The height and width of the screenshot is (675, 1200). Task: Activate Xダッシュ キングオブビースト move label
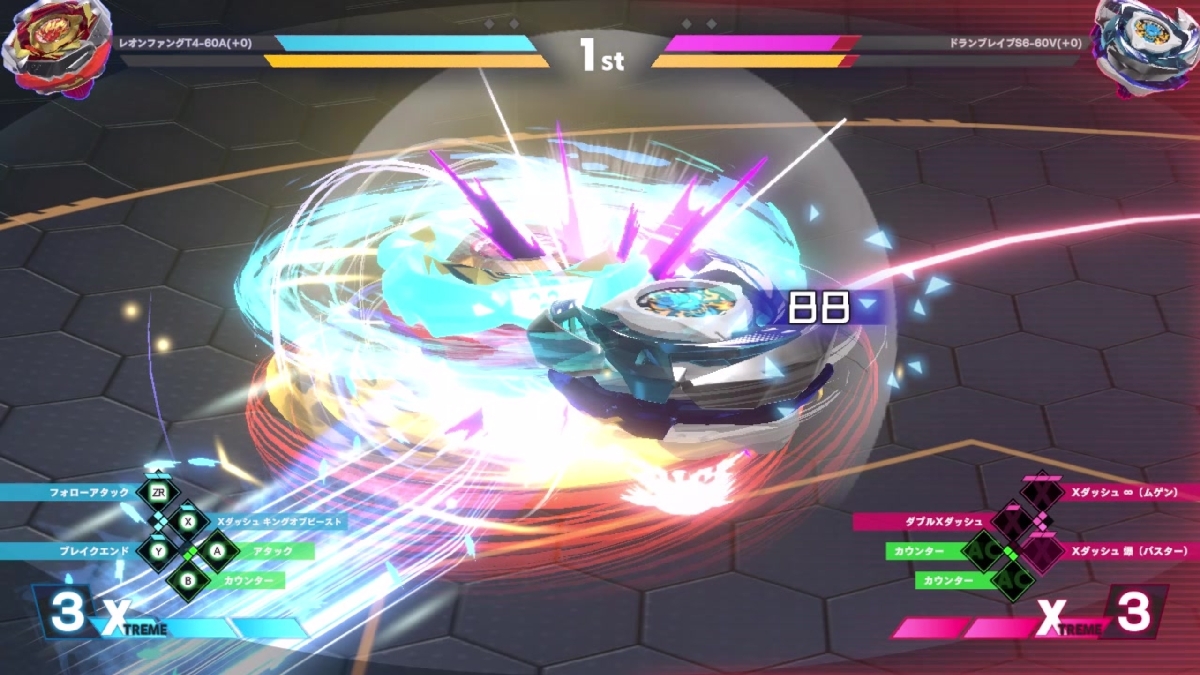280,521
